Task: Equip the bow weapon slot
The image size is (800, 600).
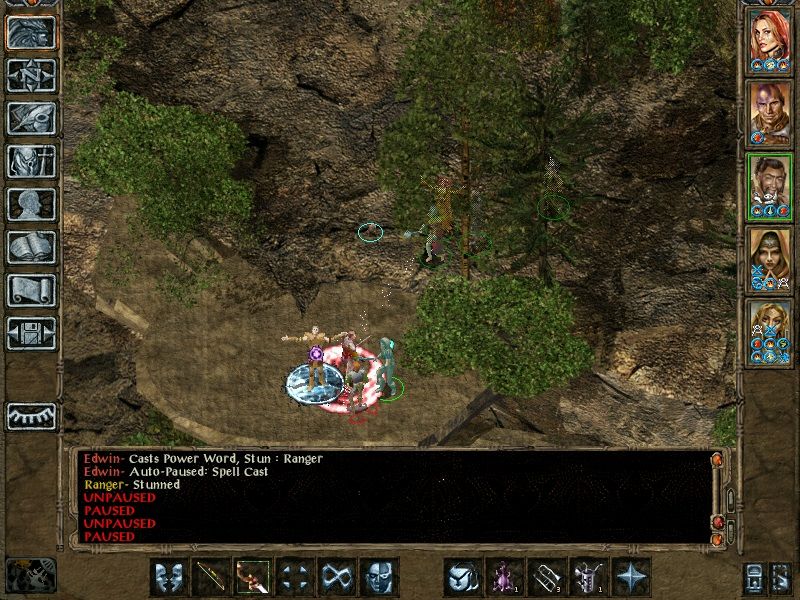Action: (211, 576)
